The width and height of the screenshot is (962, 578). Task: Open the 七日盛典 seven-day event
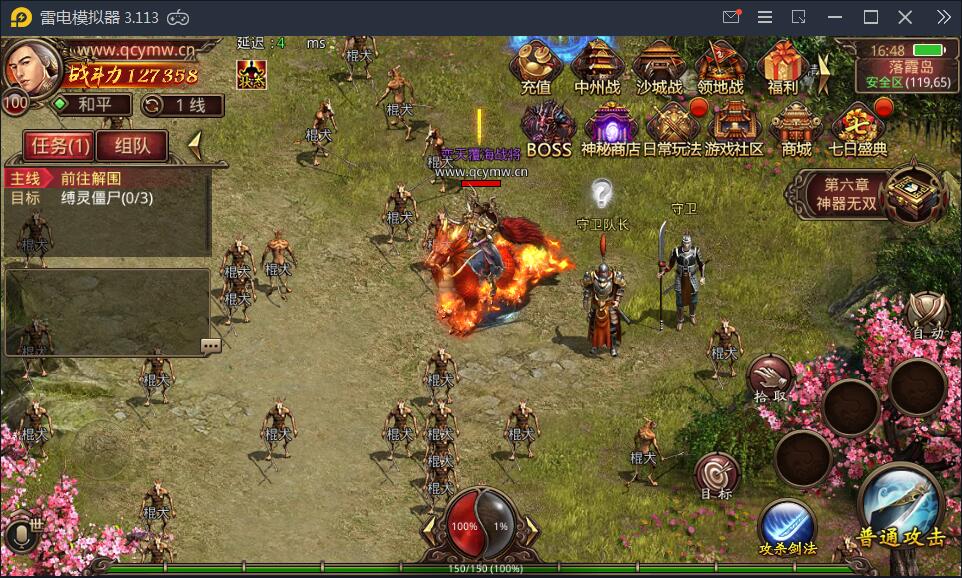coord(858,129)
